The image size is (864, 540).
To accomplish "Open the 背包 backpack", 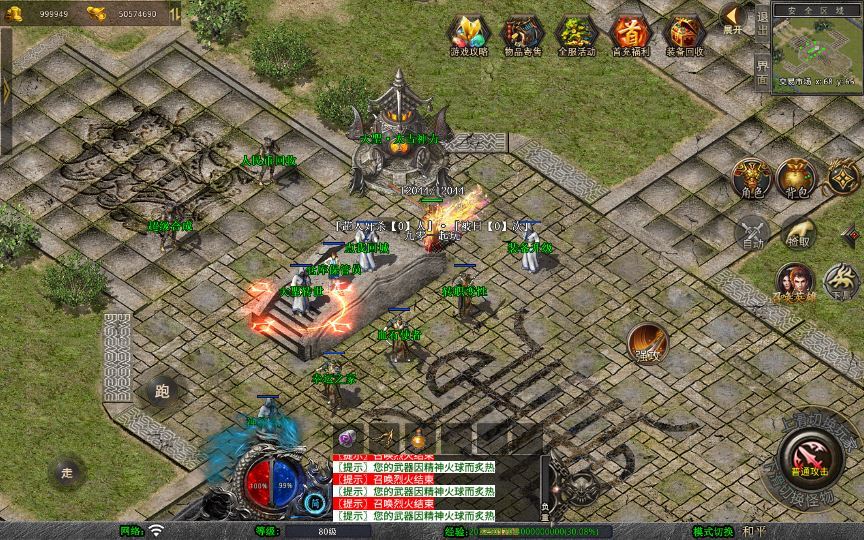I will coord(797,177).
